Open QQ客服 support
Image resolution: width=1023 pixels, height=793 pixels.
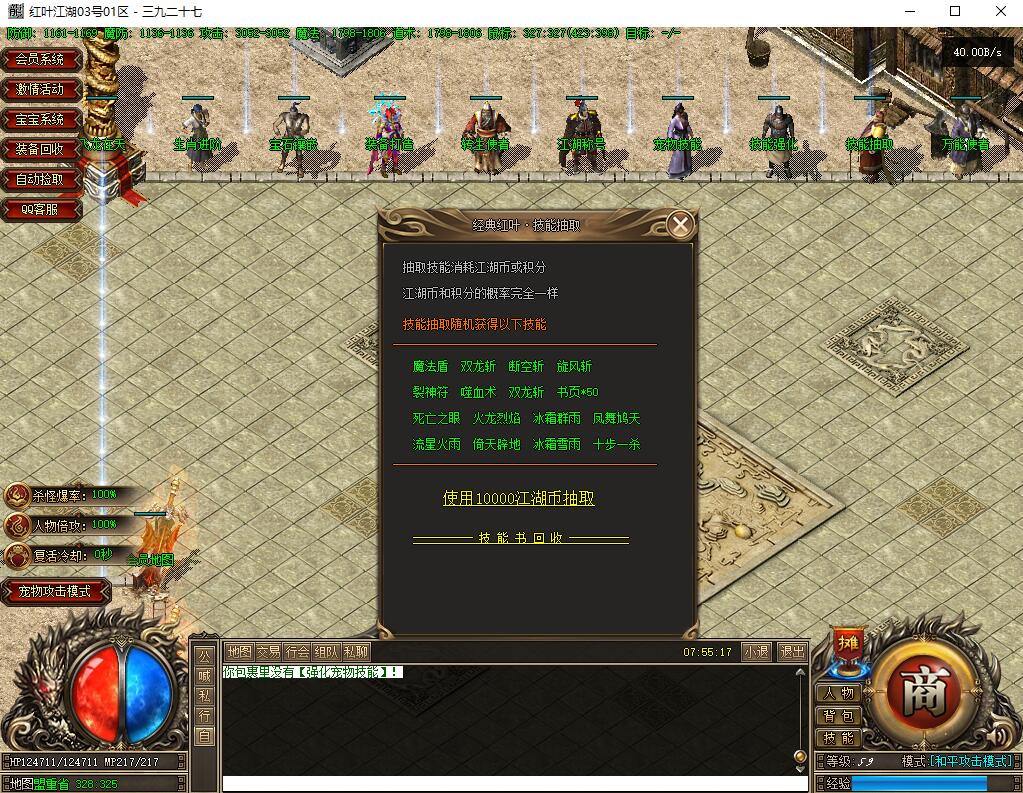pyautogui.click(x=40, y=209)
